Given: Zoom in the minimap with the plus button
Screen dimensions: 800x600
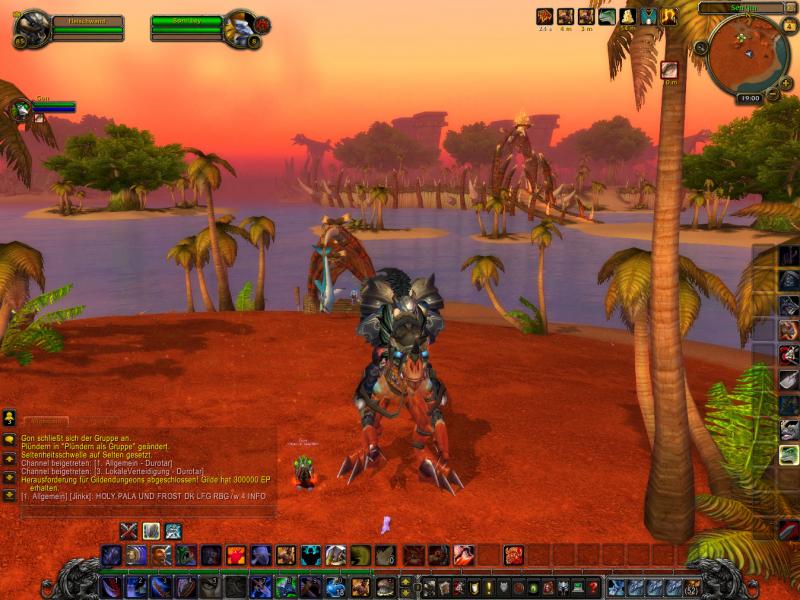Looking at the screenshot, I should 785,79.
